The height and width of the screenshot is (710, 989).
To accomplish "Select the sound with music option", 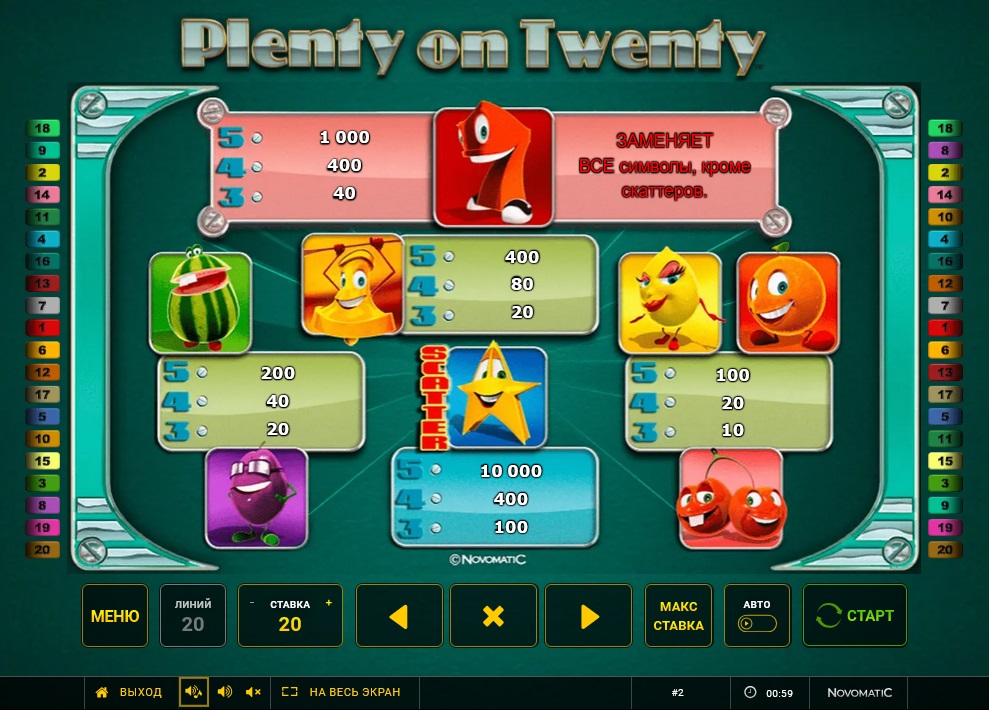I will tap(194, 692).
